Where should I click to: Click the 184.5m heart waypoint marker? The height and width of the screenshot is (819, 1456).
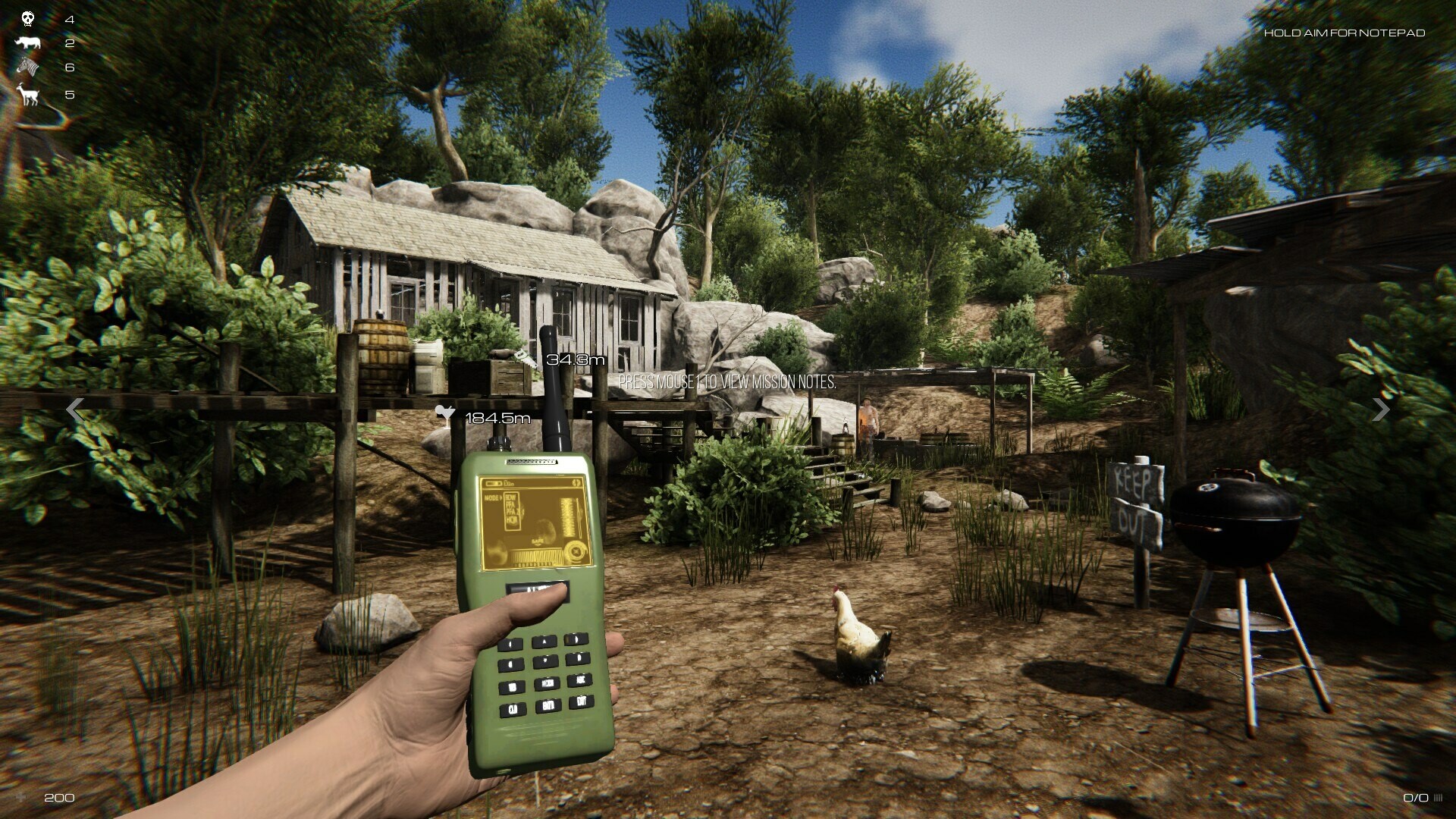coord(447,414)
